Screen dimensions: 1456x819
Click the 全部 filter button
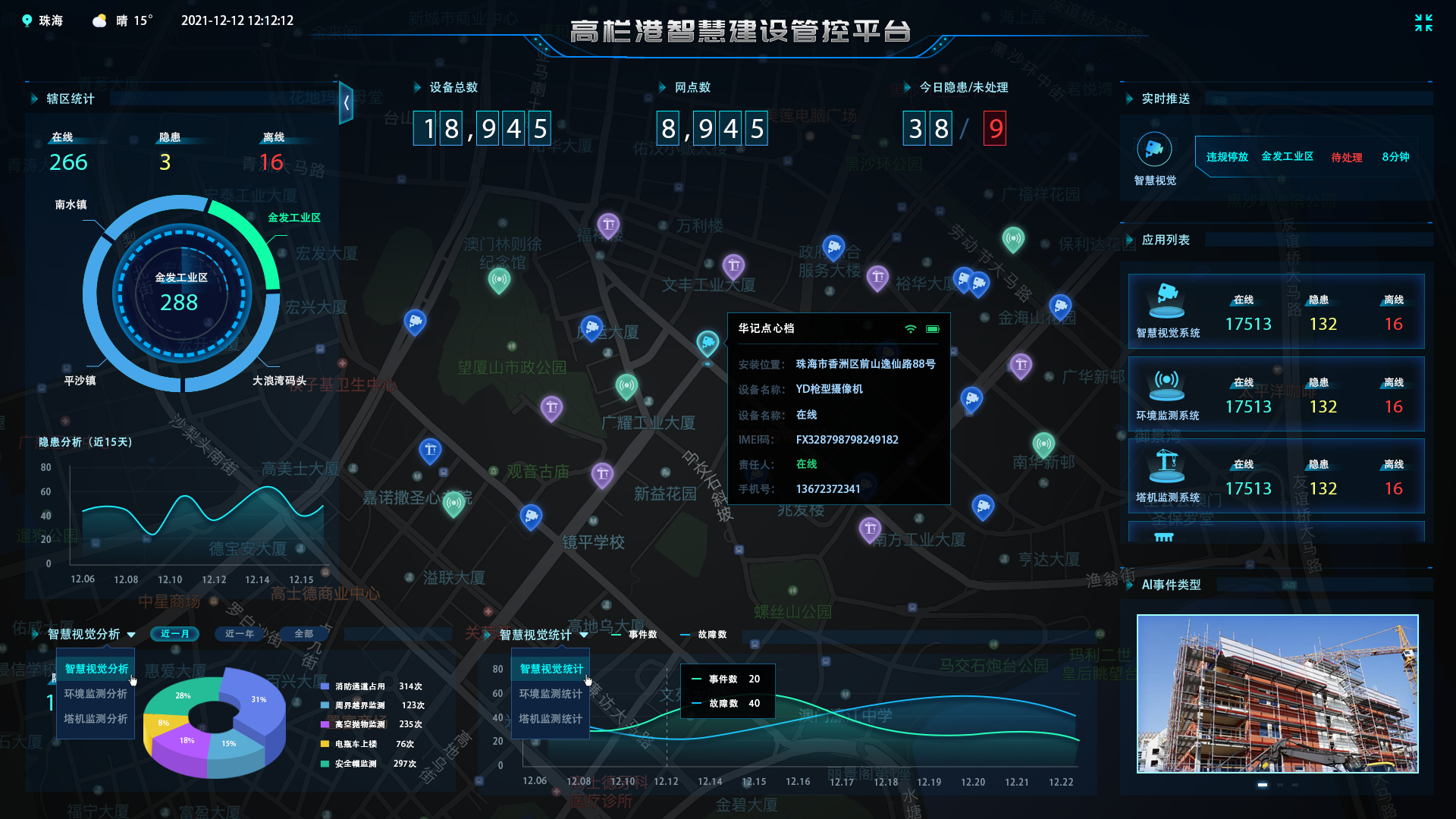tap(303, 634)
